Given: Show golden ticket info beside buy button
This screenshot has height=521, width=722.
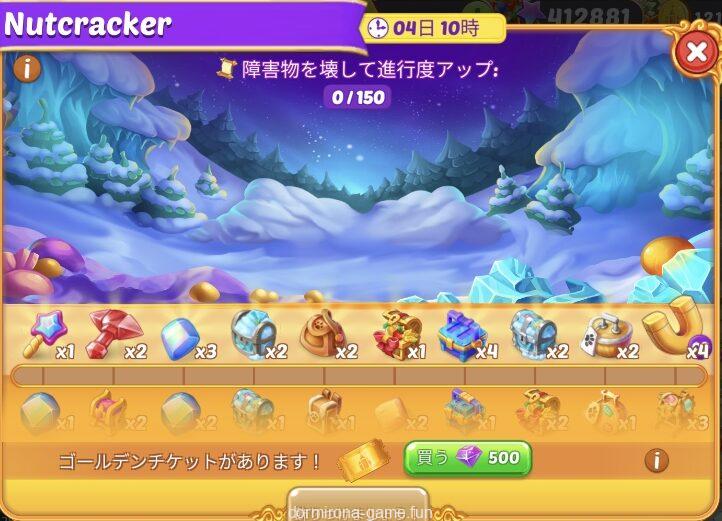Looking at the screenshot, I should coord(656,460).
